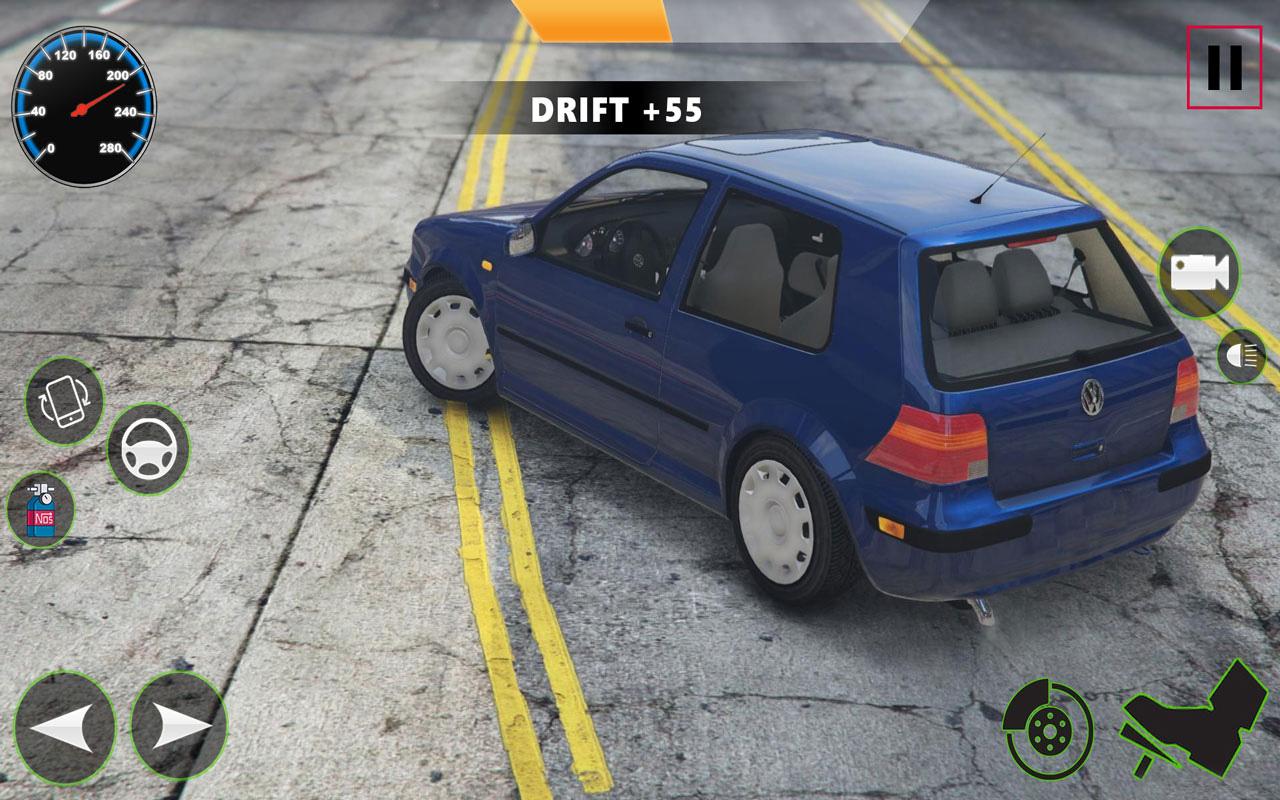The image size is (1280, 800).
Task: Select tilt phone steering control
Action: [64, 400]
